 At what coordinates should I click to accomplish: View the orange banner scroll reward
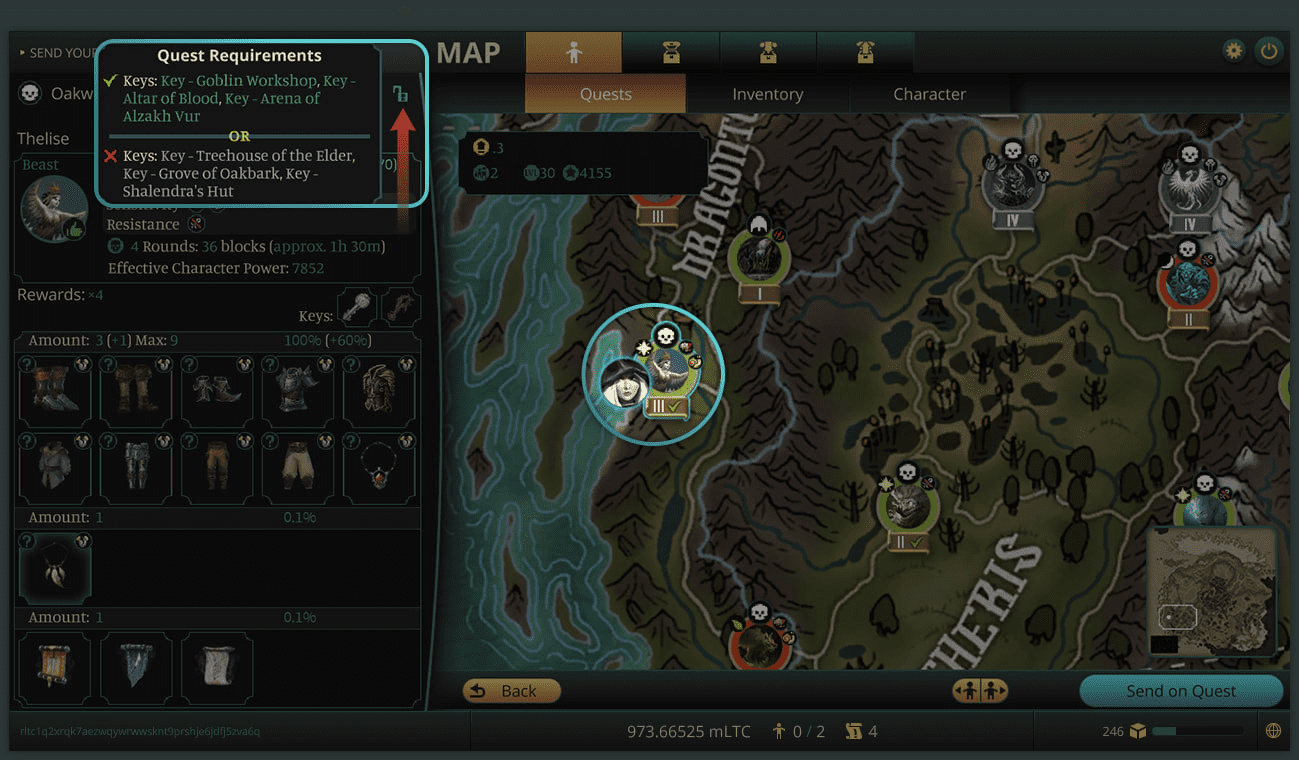55,669
